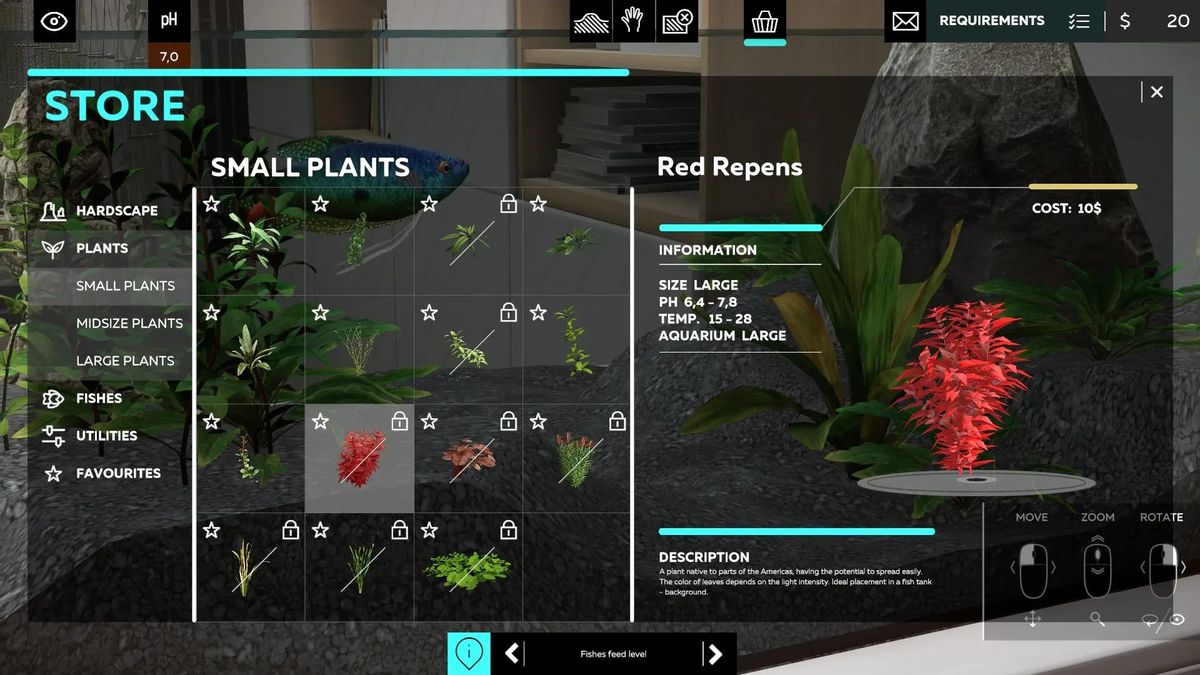
Task: Show the Favourites list
Action: 117,473
